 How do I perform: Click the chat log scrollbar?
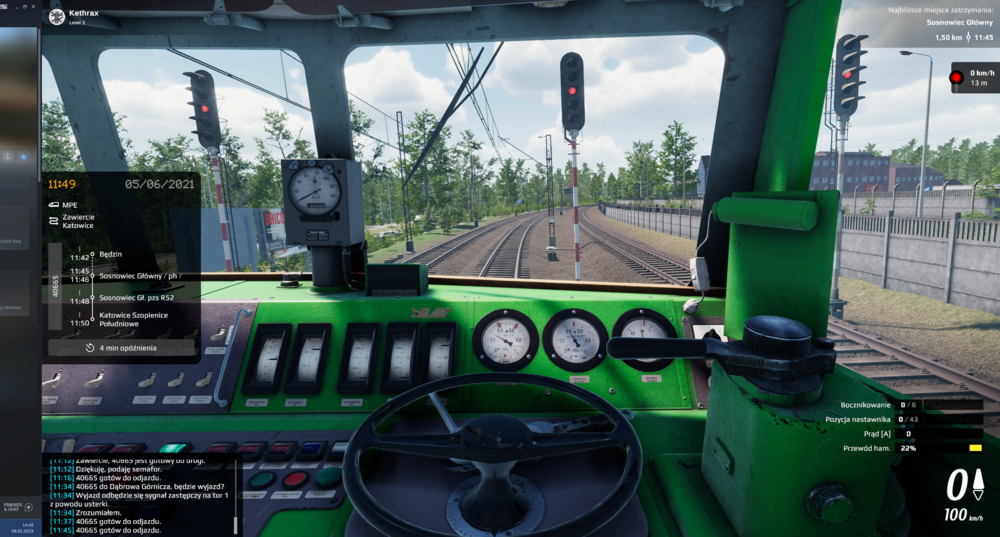pyautogui.click(x=236, y=494)
